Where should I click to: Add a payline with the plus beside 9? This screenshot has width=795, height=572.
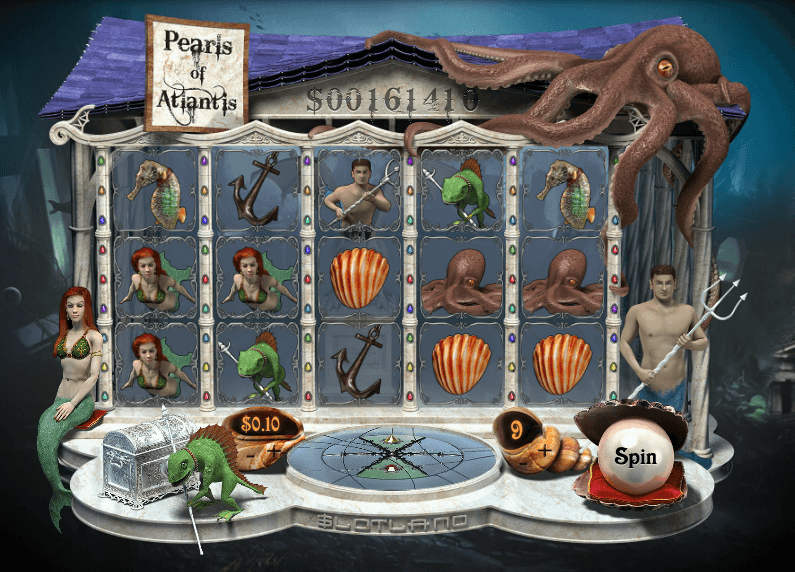pos(546,449)
